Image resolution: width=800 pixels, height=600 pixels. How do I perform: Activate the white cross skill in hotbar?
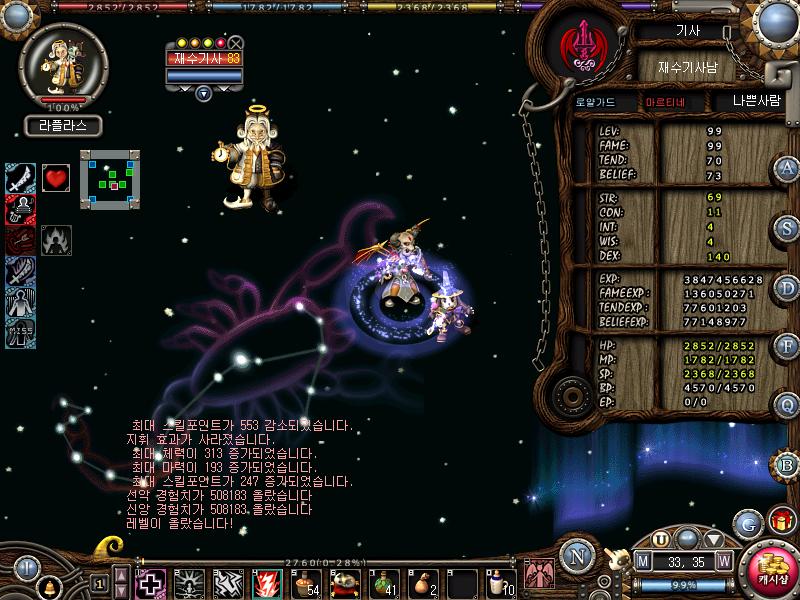(x=151, y=581)
